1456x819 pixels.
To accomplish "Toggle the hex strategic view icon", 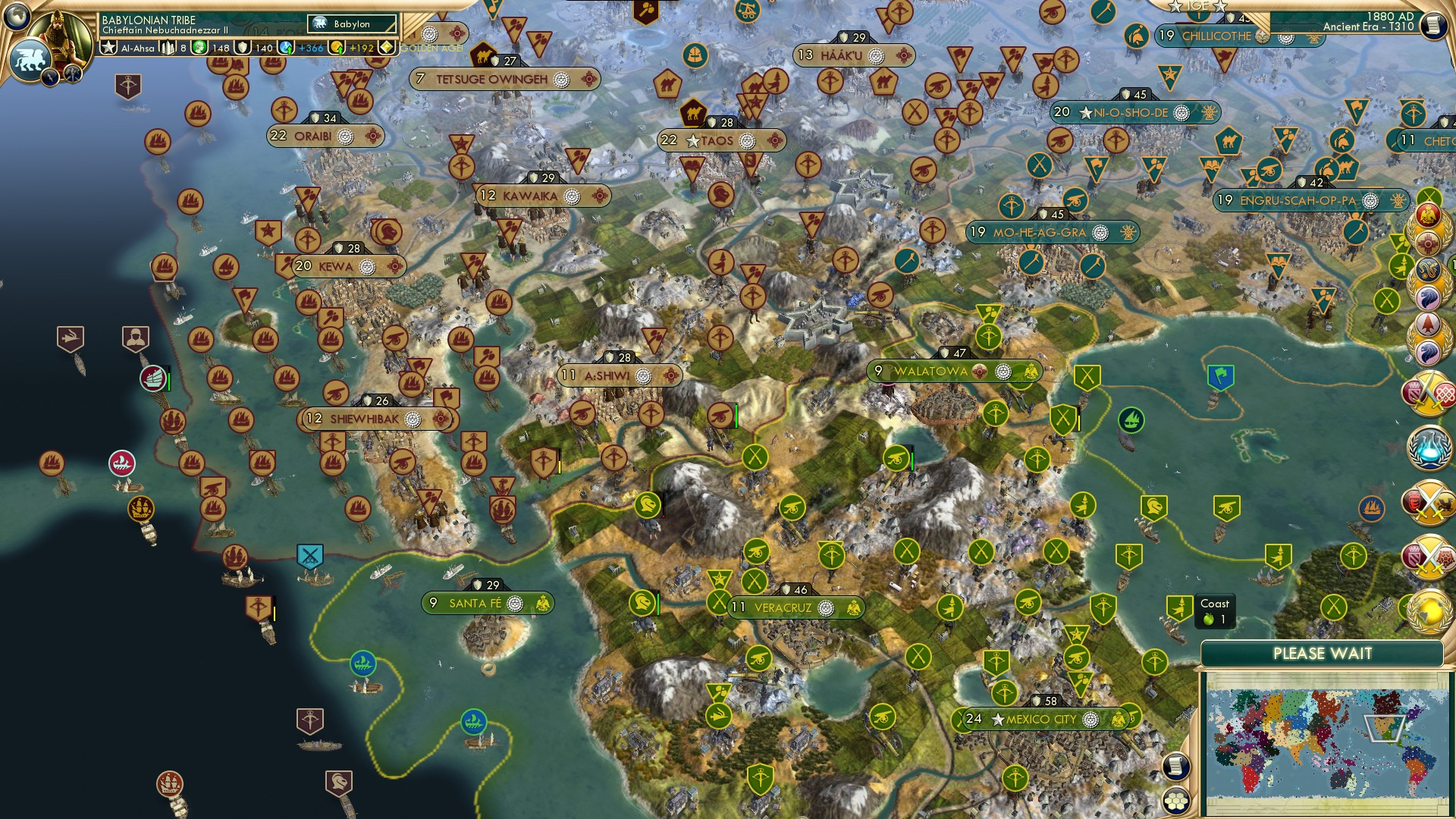I will [x=1175, y=800].
